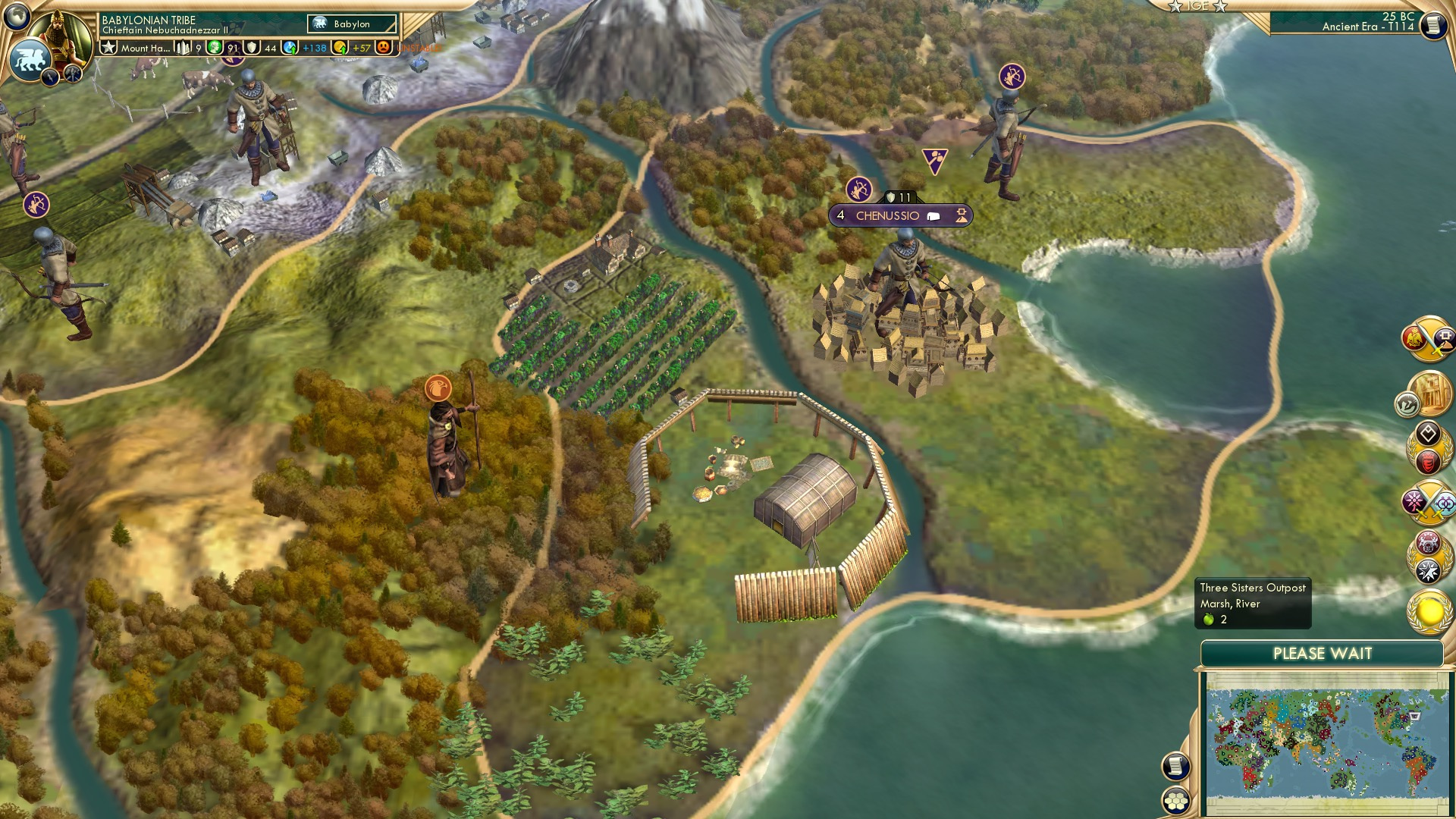Click the unhappiness face next to UNSTABLE

384,45
